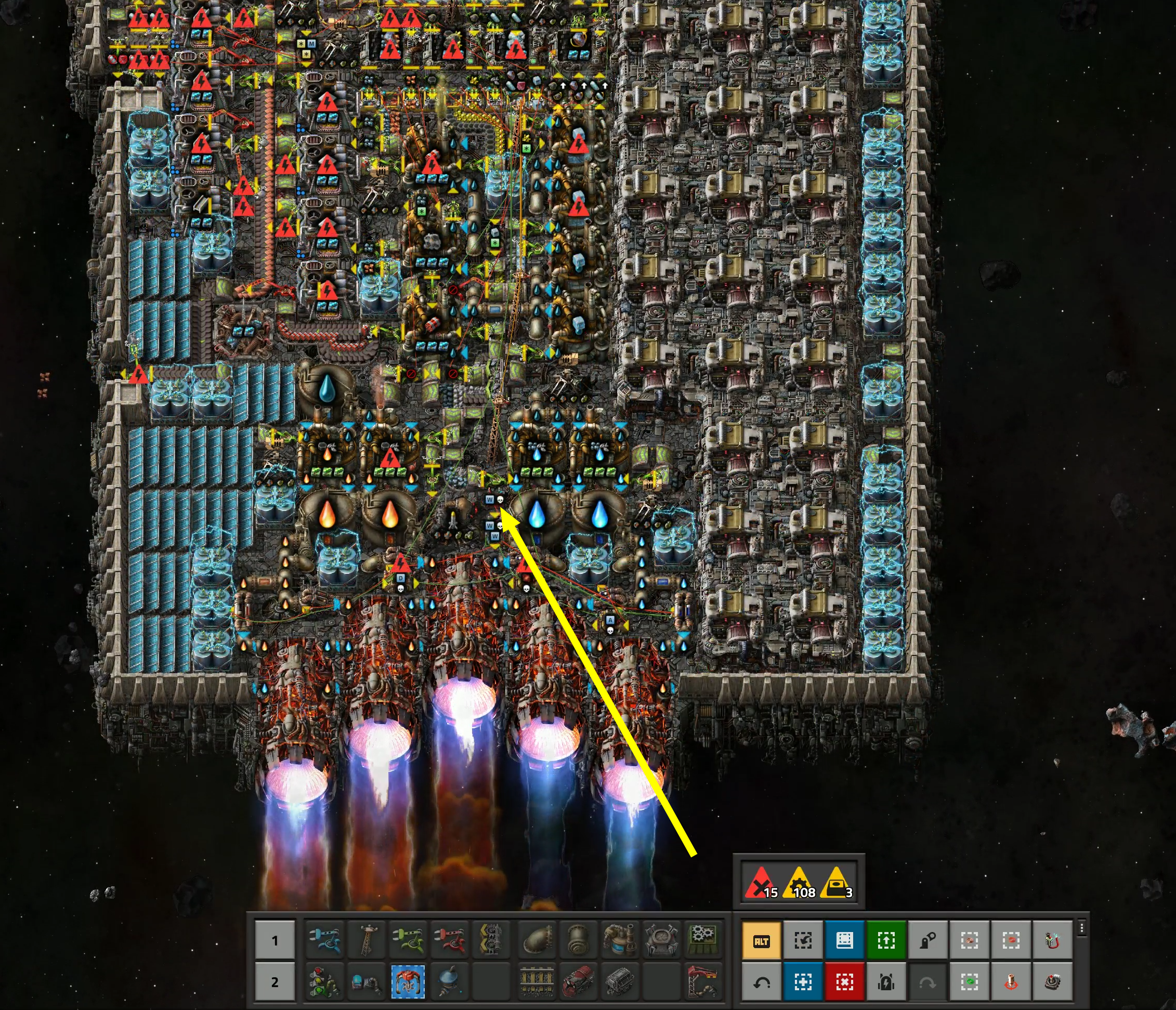Choose the green inserter hotbar slot
The height and width of the screenshot is (1010, 1176).
408,941
